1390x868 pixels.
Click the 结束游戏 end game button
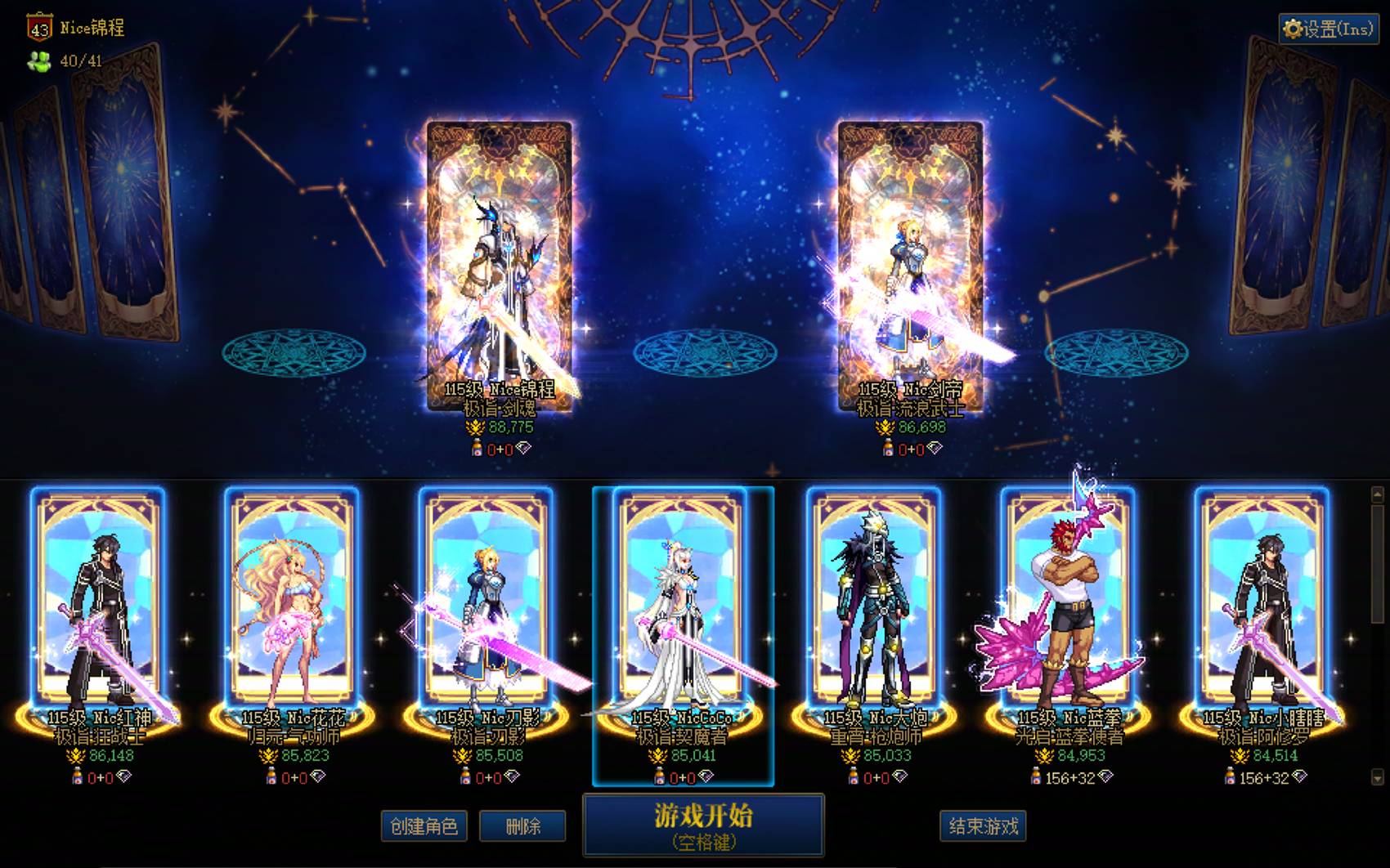(x=983, y=826)
